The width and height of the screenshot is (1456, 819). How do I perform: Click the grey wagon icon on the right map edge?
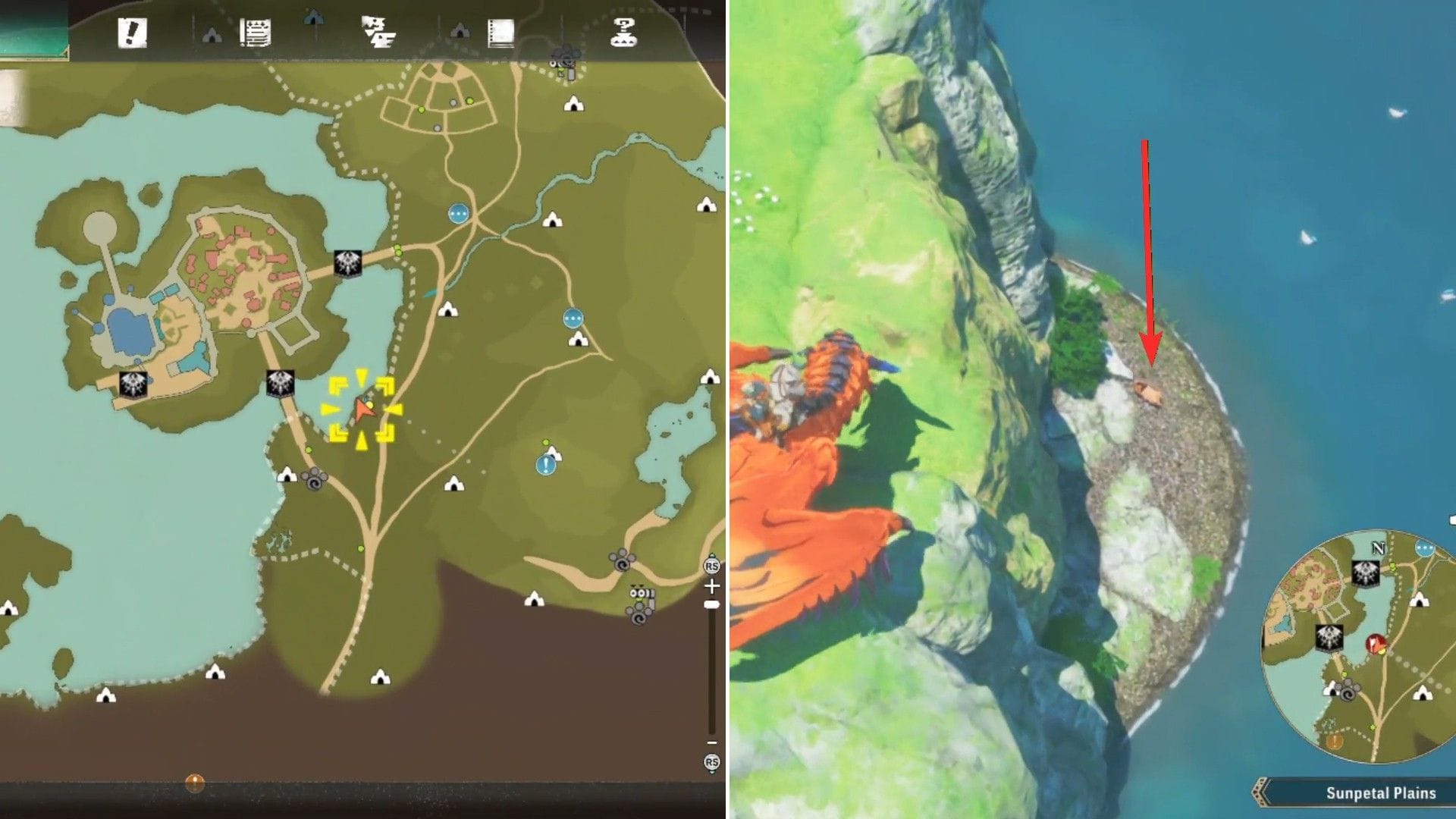tap(642, 594)
